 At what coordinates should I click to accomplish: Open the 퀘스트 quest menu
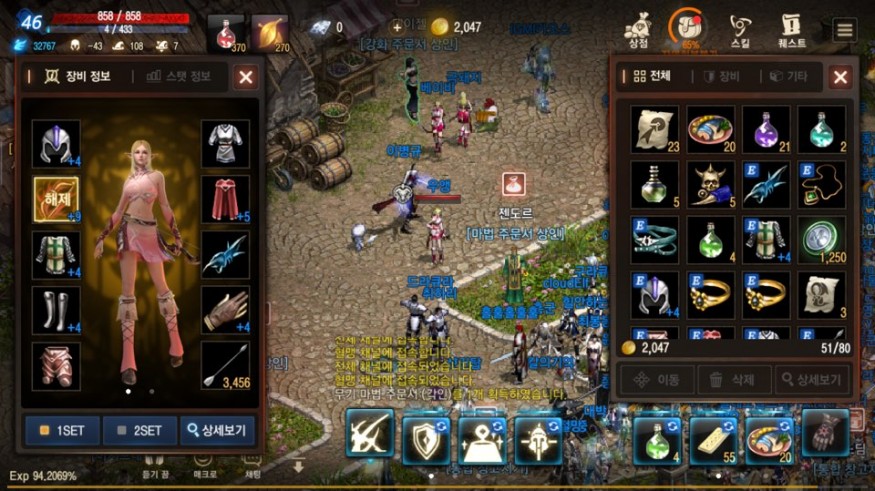pyautogui.click(x=792, y=30)
